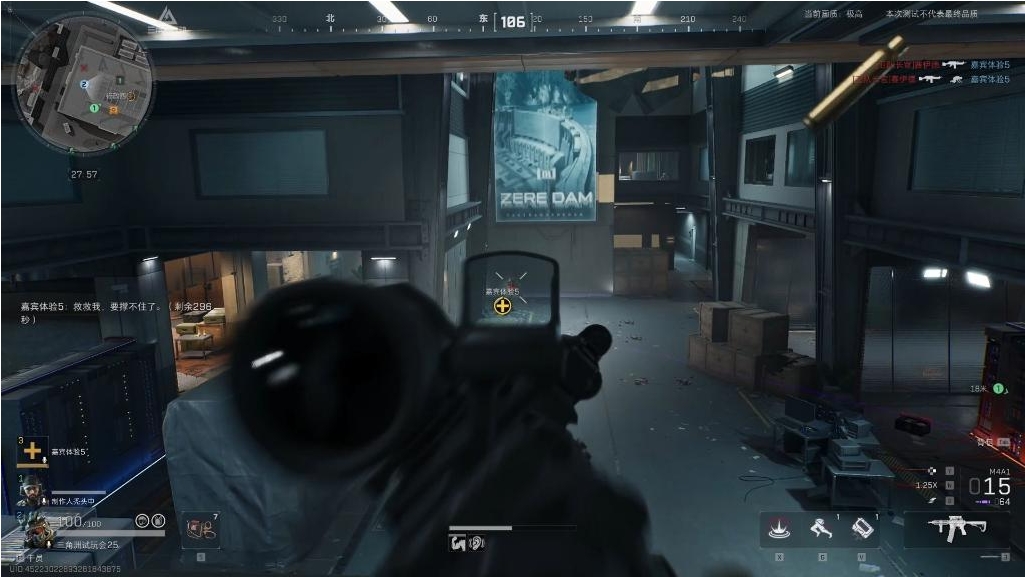Select the downed teammate's gold cross portrait
1025x577 pixels.
coord(33,451)
